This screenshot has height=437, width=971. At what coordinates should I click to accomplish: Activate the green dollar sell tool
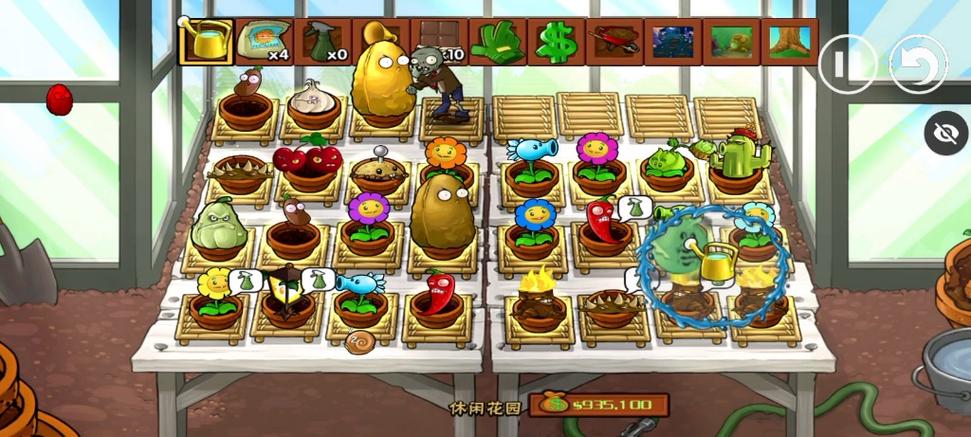click(555, 40)
